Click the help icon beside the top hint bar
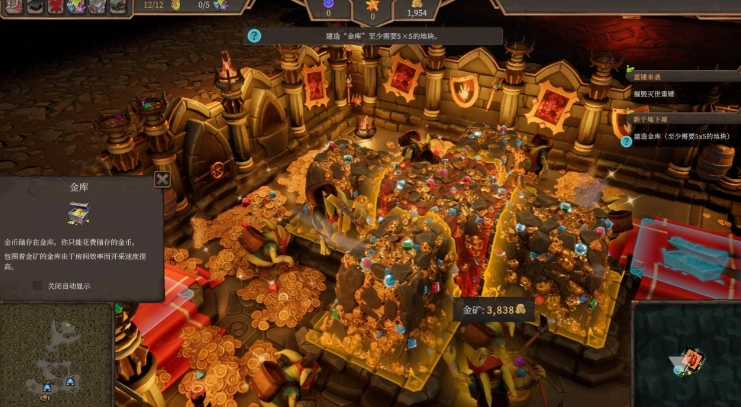741x407 pixels. point(254,36)
